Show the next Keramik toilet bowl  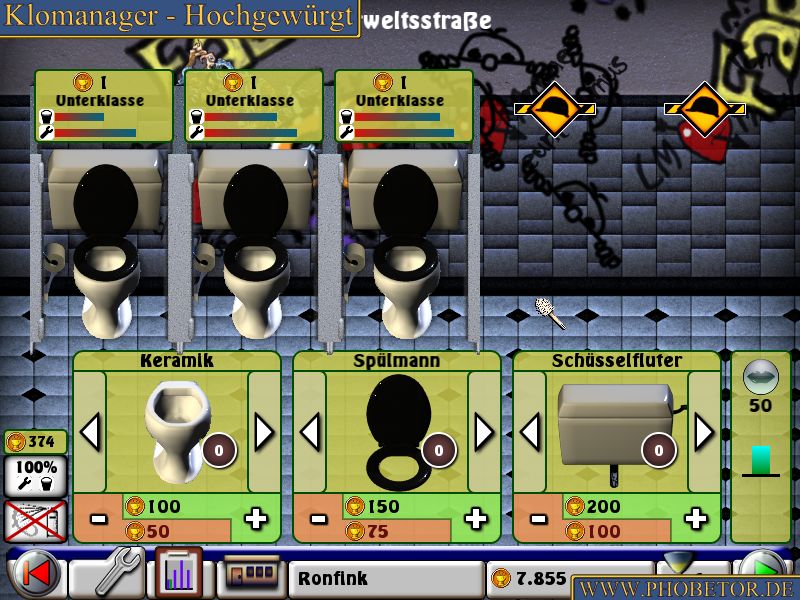click(264, 433)
